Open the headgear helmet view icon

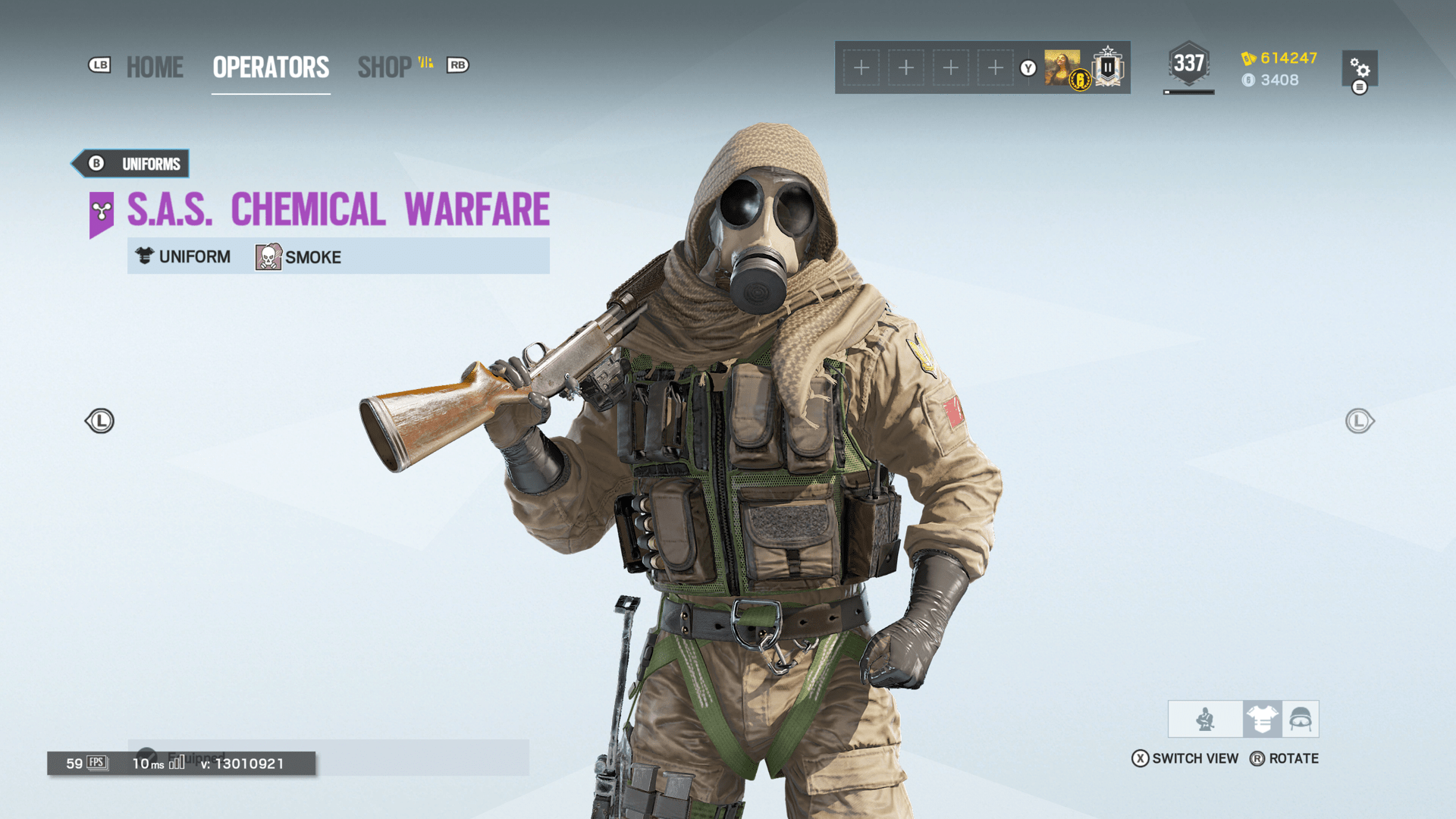[1301, 719]
